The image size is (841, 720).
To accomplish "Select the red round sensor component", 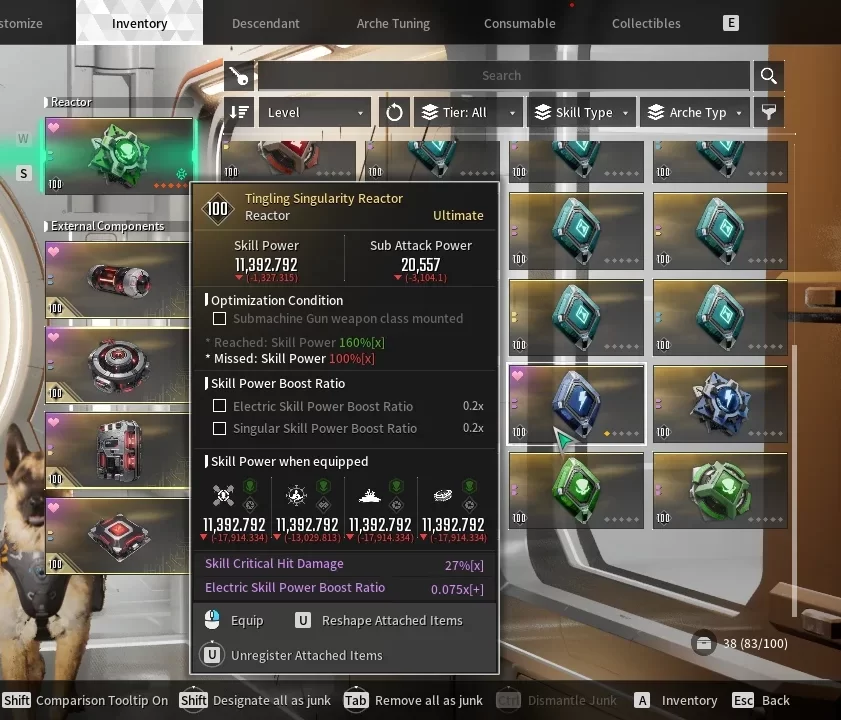I will click(118, 365).
